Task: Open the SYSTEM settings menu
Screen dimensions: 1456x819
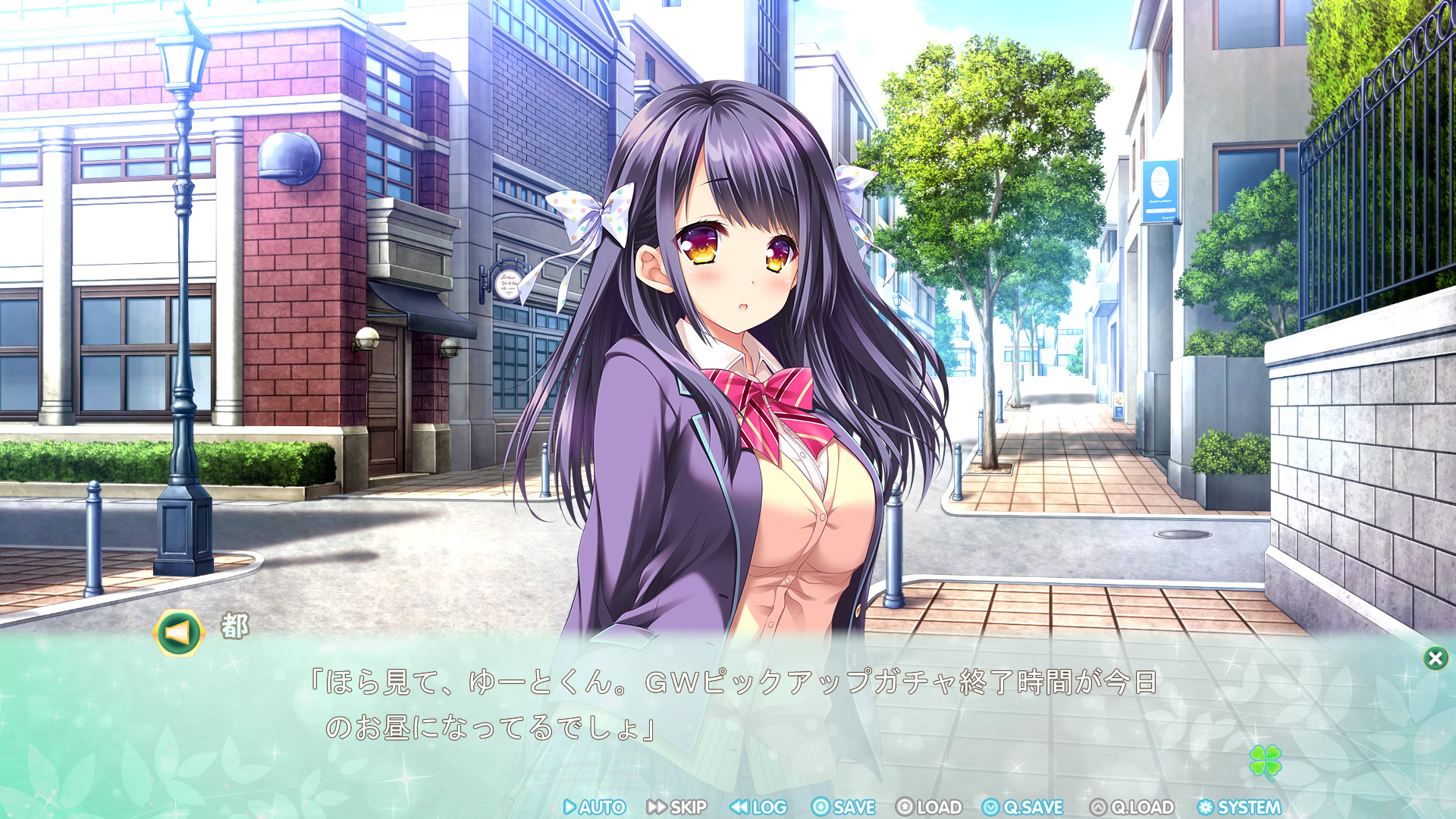Action: click(x=1240, y=807)
